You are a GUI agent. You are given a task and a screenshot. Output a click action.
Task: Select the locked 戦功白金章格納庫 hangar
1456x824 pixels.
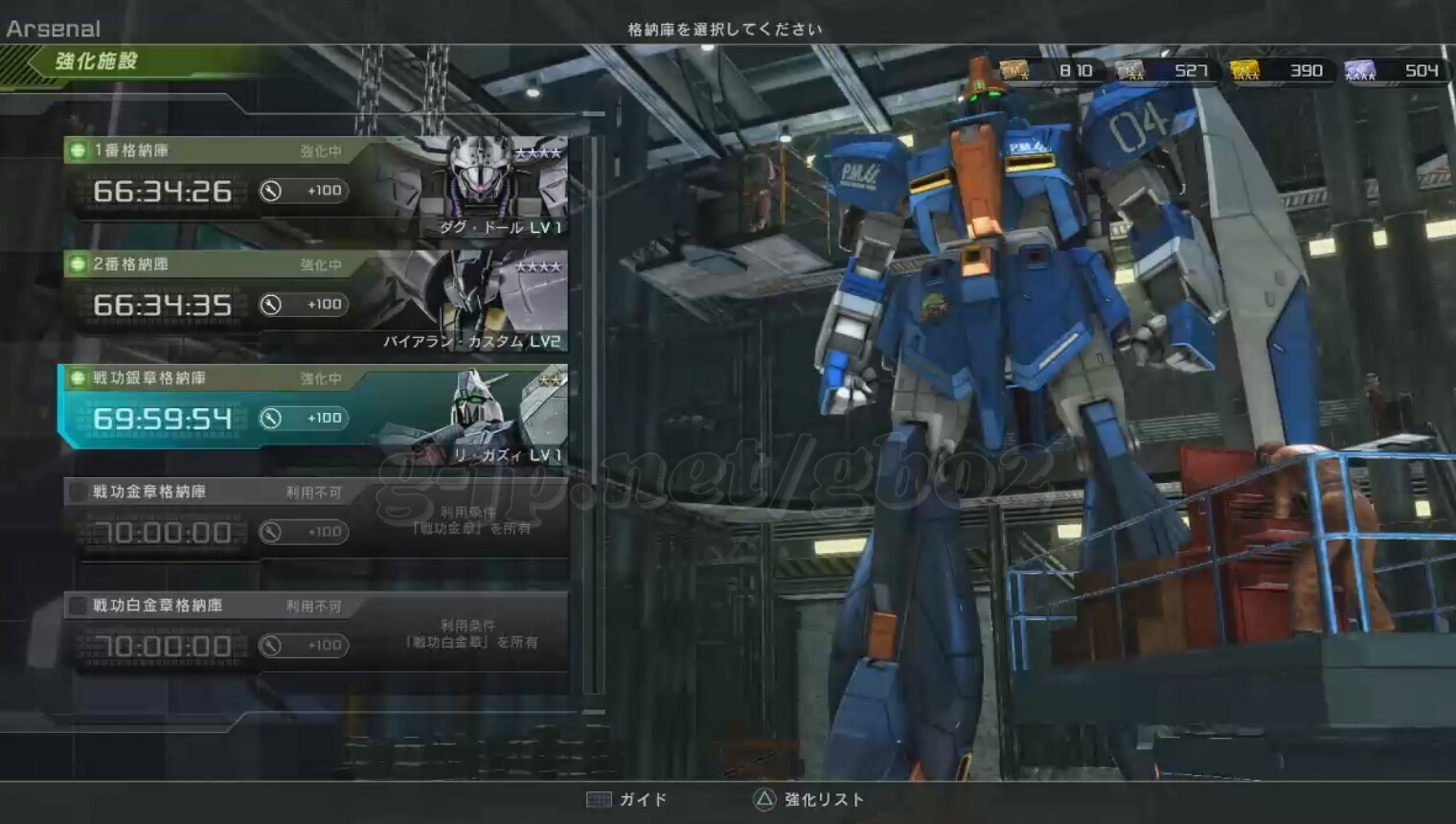click(x=192, y=607)
